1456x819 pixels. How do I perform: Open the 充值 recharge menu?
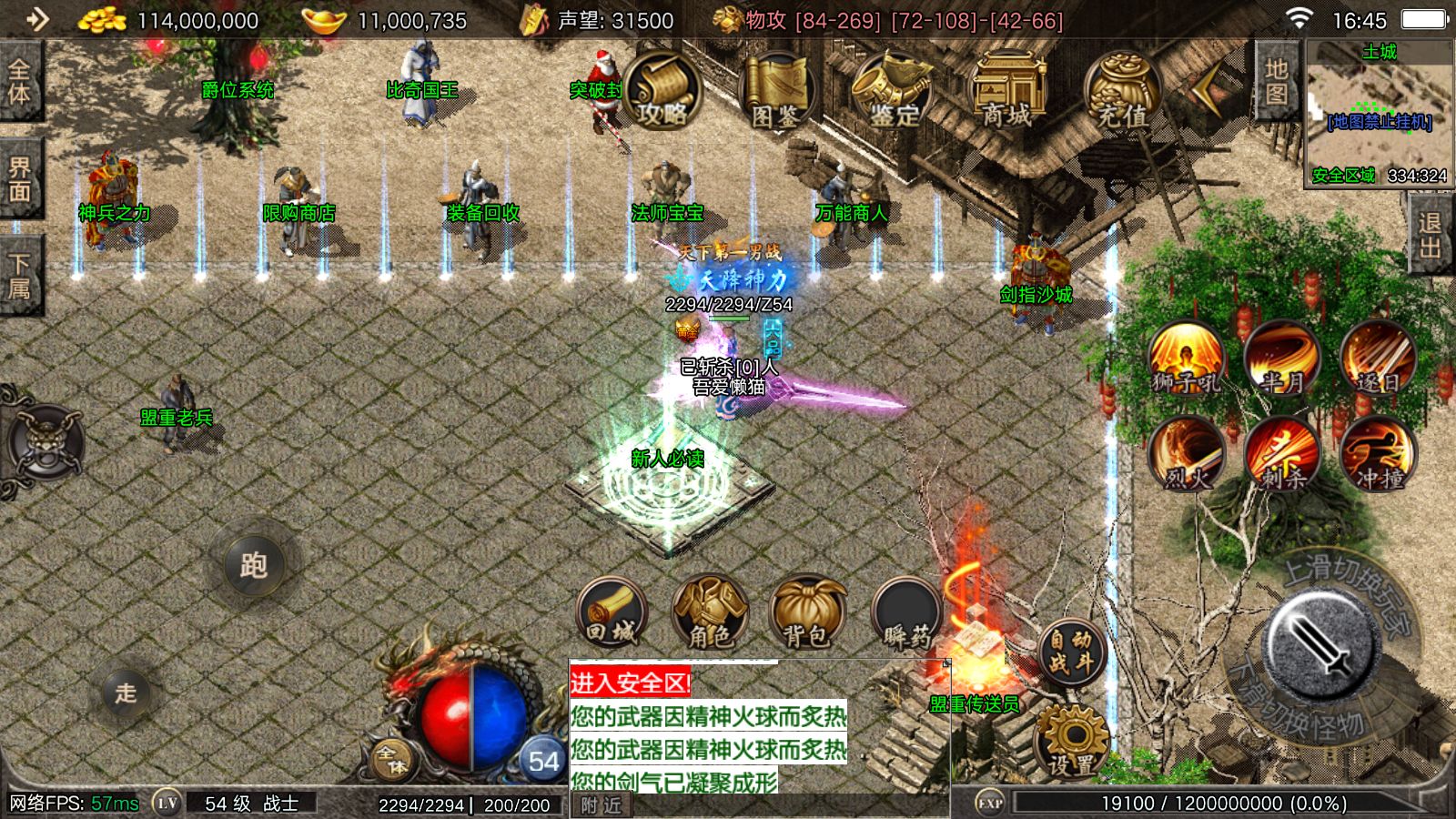coord(1121,92)
